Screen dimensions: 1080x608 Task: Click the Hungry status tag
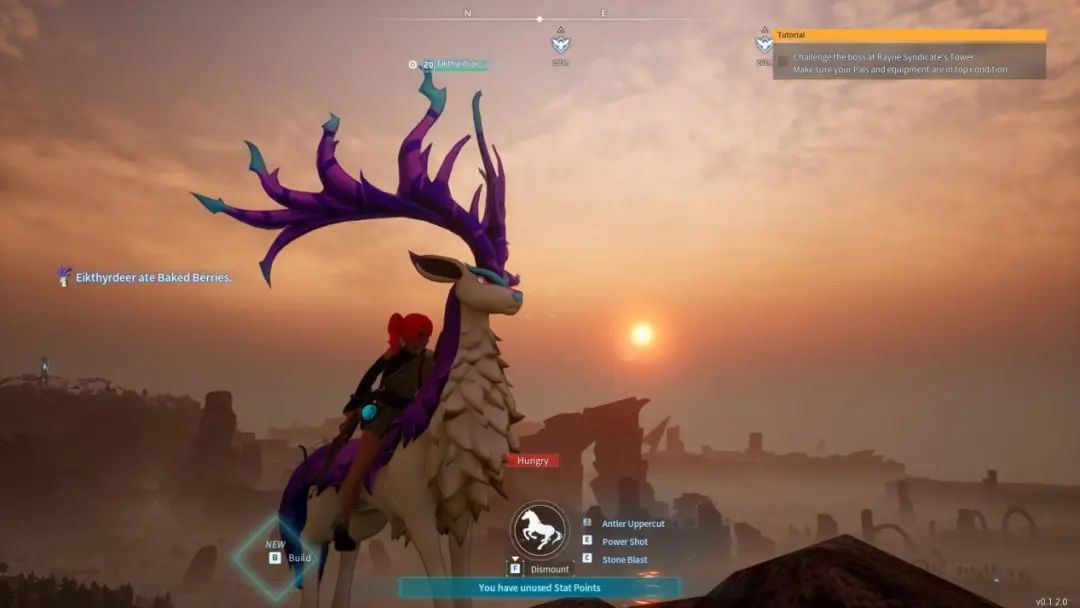coord(533,461)
